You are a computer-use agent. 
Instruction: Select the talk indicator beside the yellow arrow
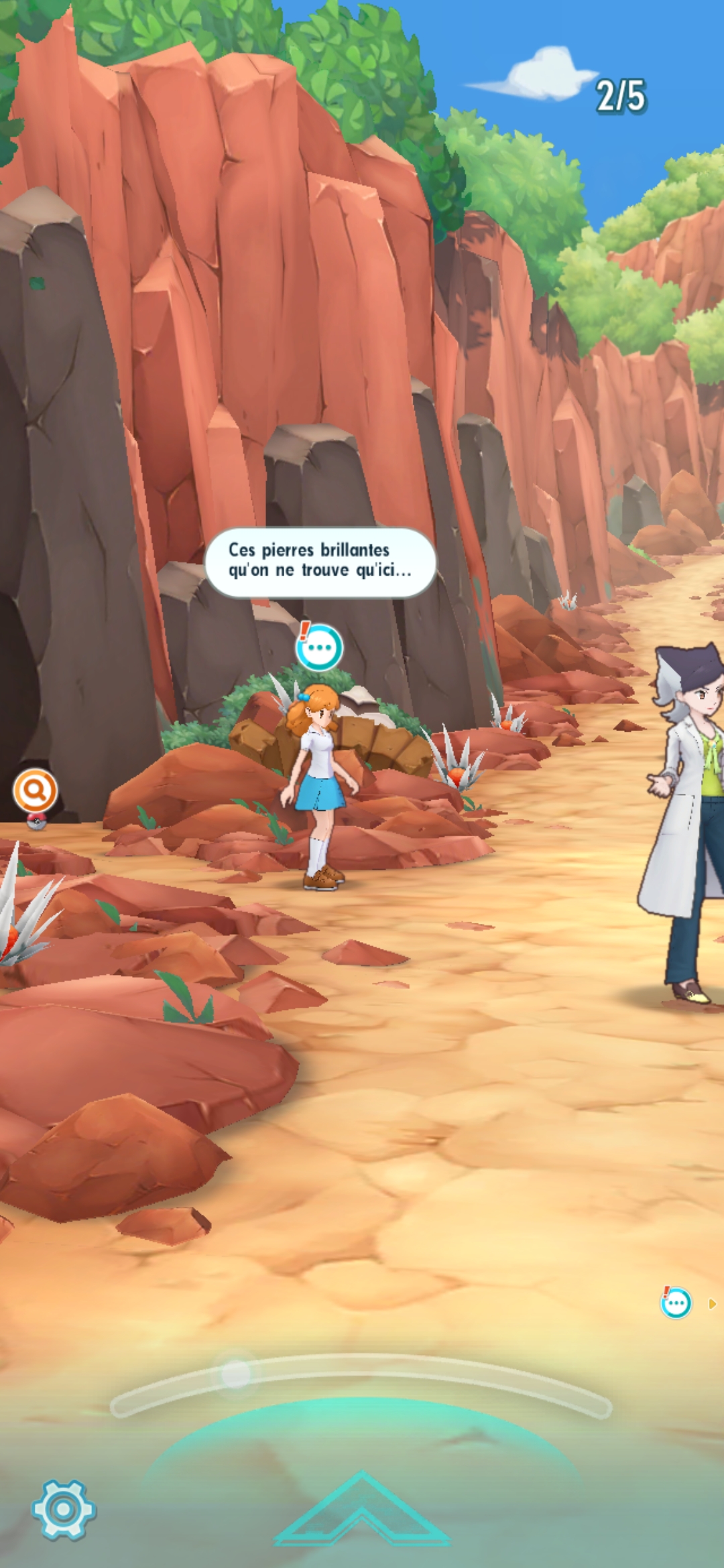point(676,1303)
